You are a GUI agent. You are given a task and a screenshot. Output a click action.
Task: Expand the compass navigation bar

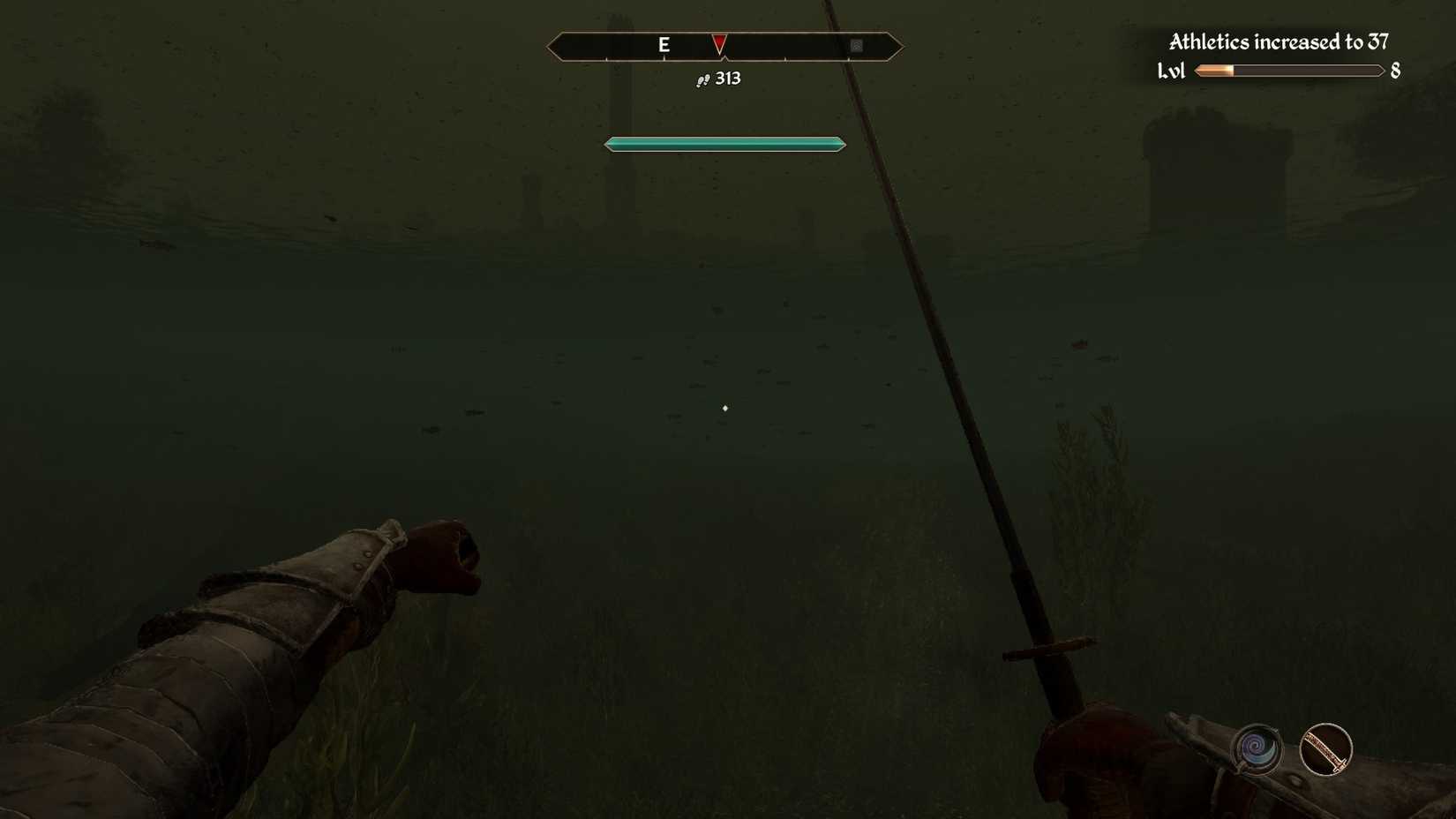[x=725, y=47]
